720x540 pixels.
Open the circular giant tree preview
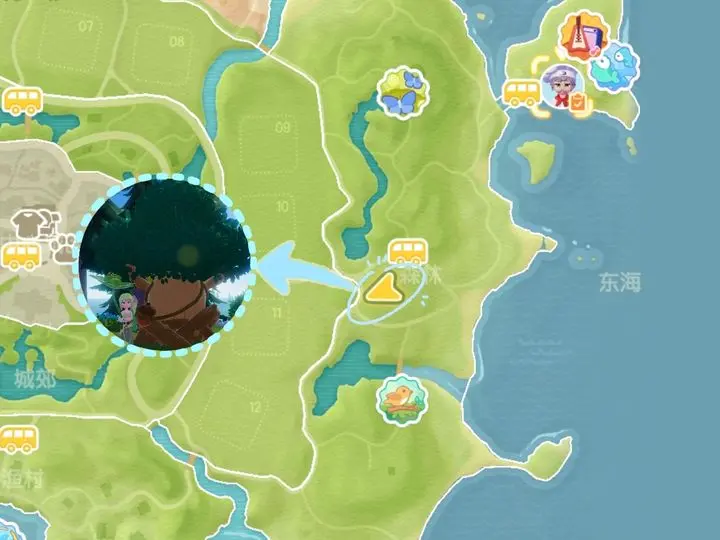click(166, 262)
